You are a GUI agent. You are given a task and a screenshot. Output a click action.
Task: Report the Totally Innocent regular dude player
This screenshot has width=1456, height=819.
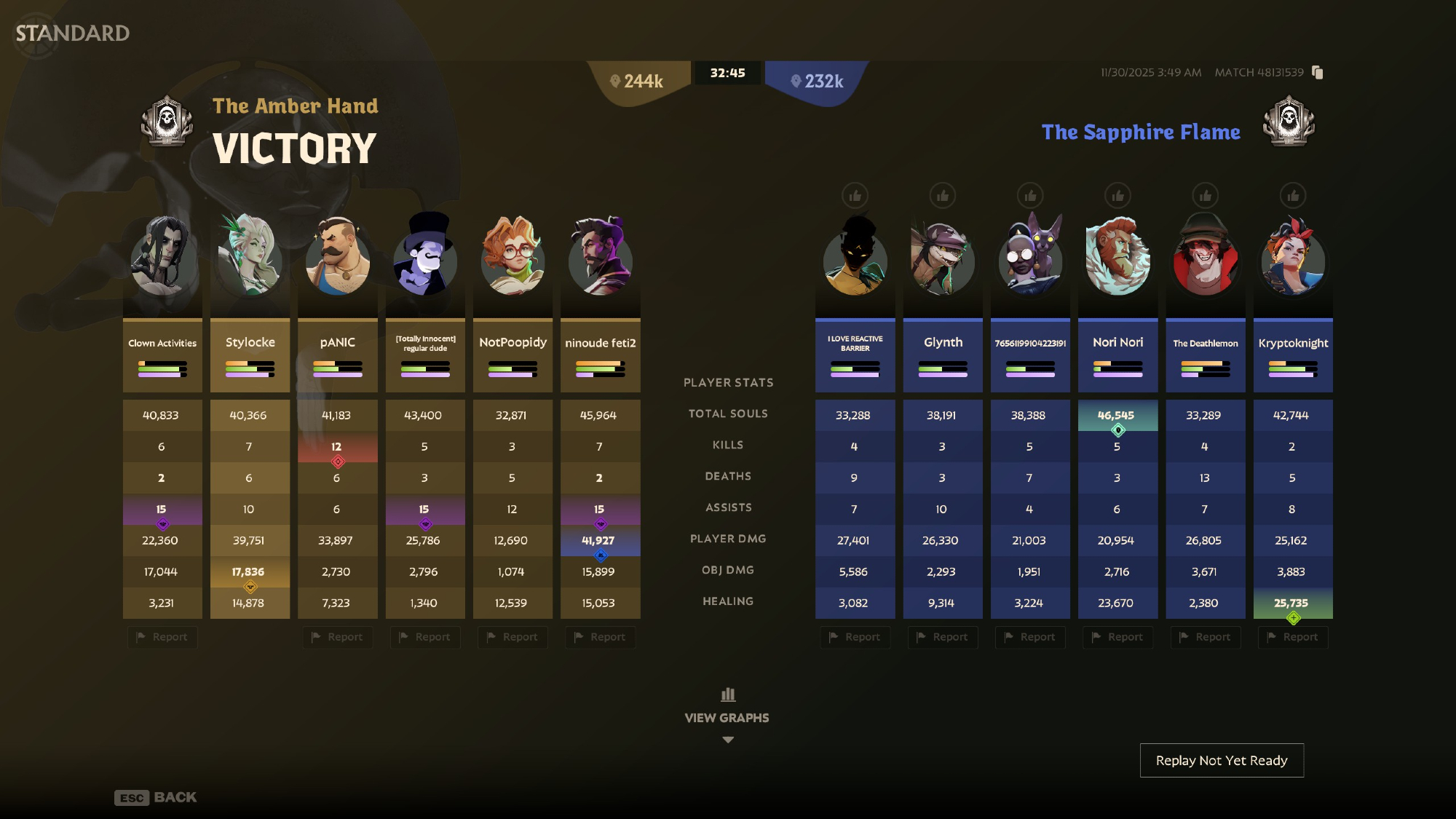click(425, 637)
